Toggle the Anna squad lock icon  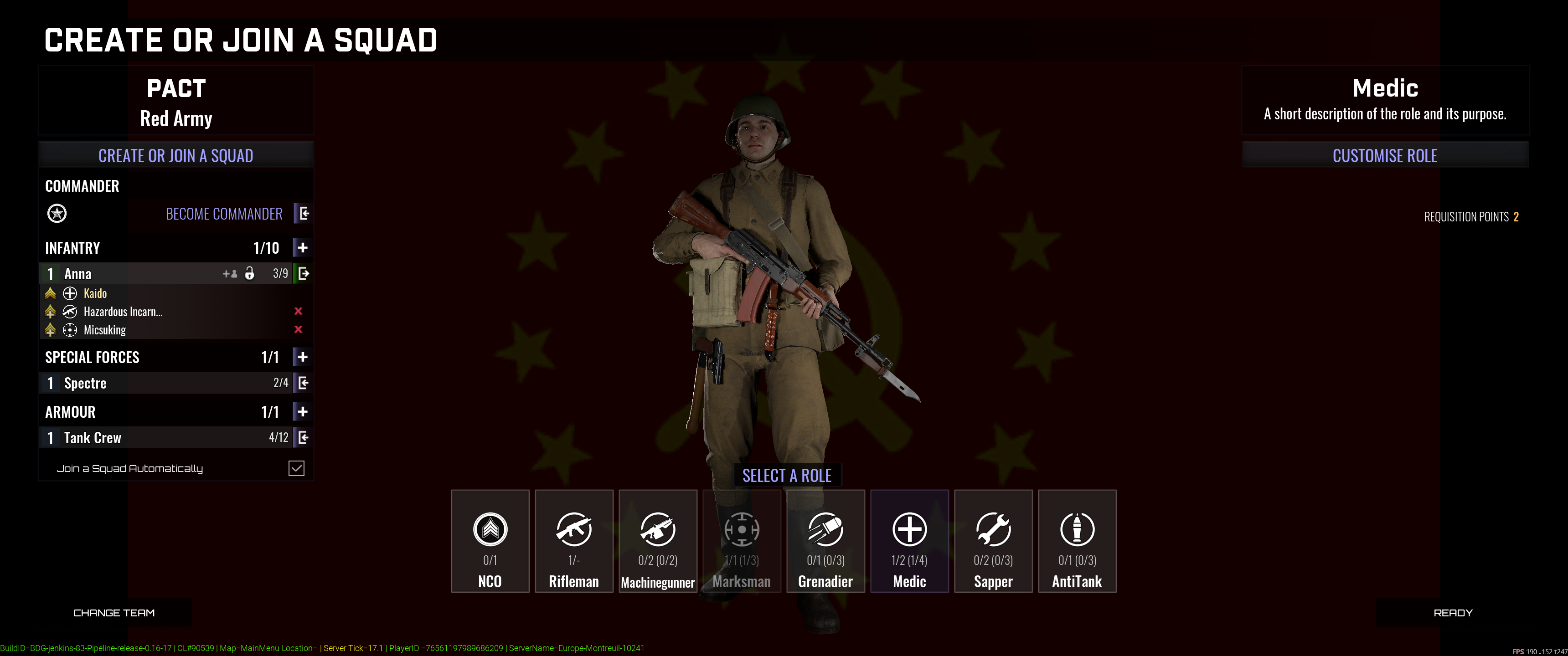pyautogui.click(x=250, y=274)
